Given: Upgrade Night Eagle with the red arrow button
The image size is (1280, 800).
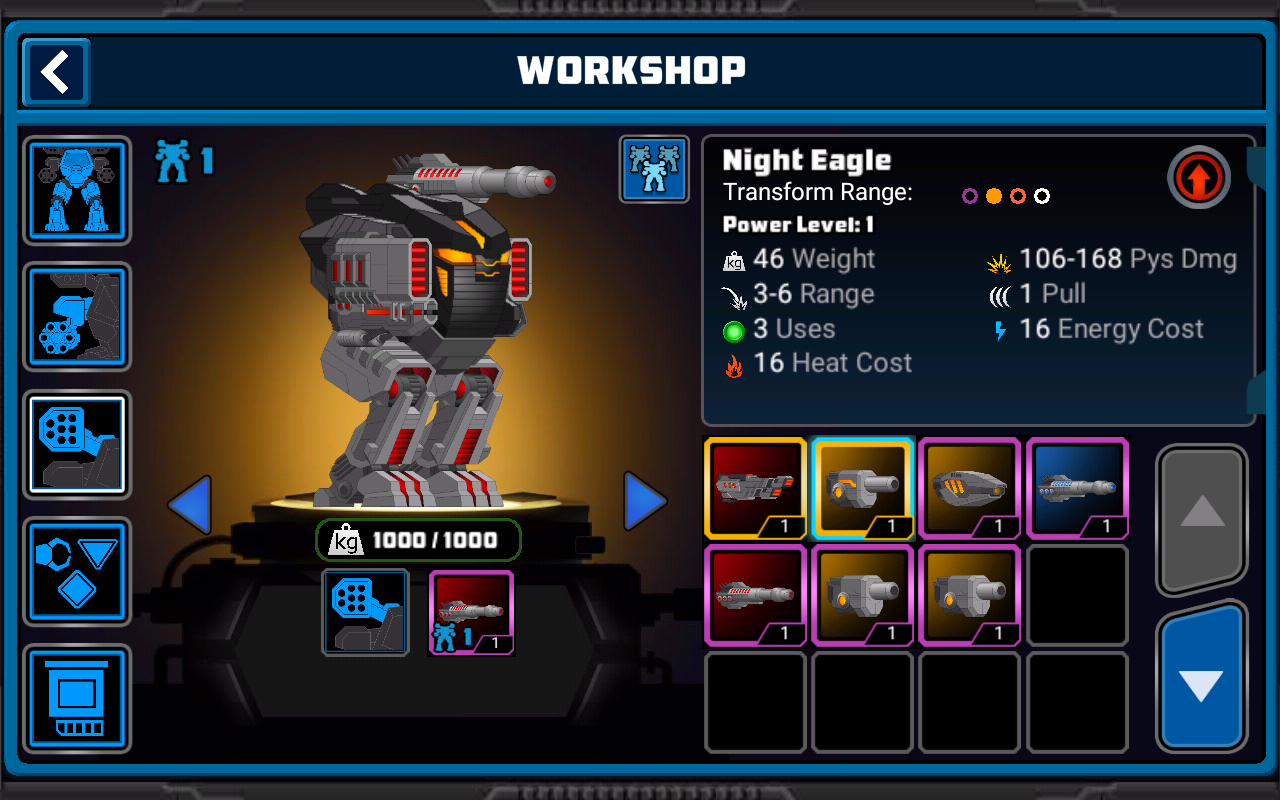Looking at the screenshot, I should pyautogui.click(x=1198, y=178).
